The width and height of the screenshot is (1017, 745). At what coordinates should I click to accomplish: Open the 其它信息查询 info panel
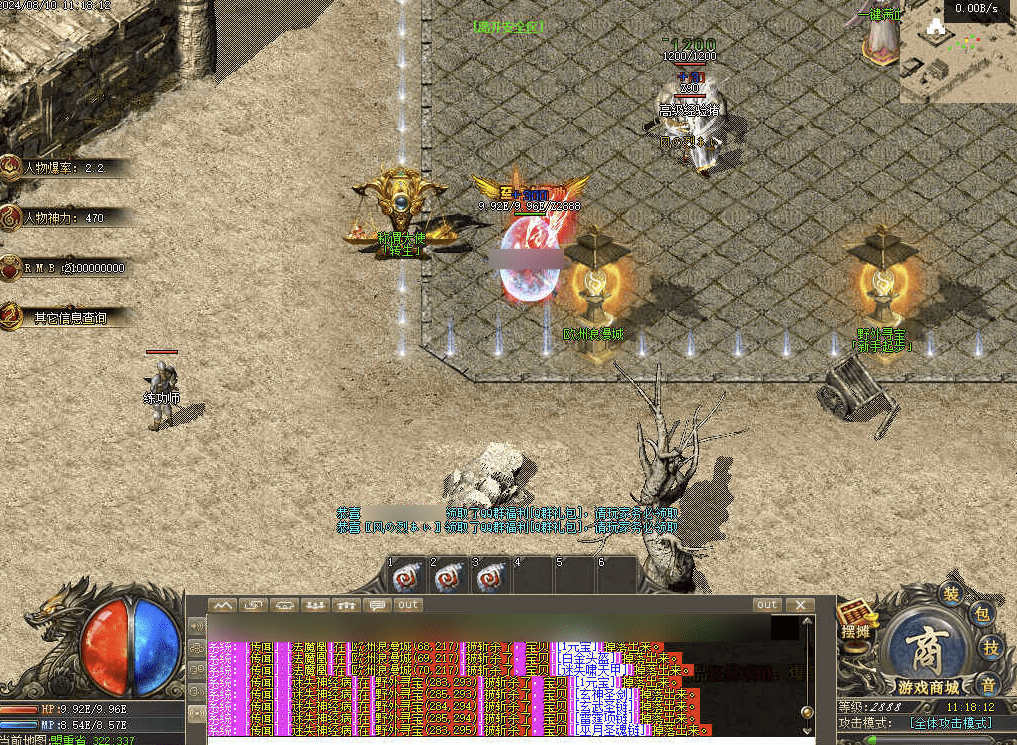[x=68, y=318]
